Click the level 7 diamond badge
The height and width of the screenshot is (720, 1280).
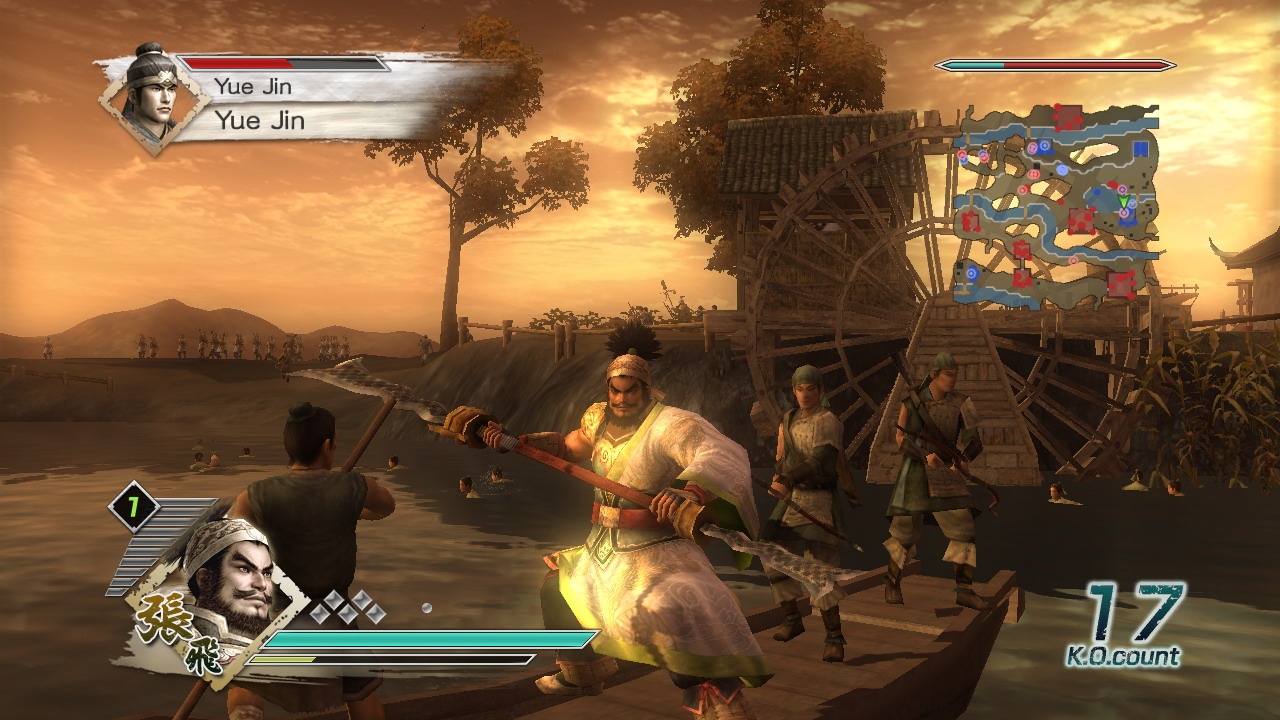(133, 508)
